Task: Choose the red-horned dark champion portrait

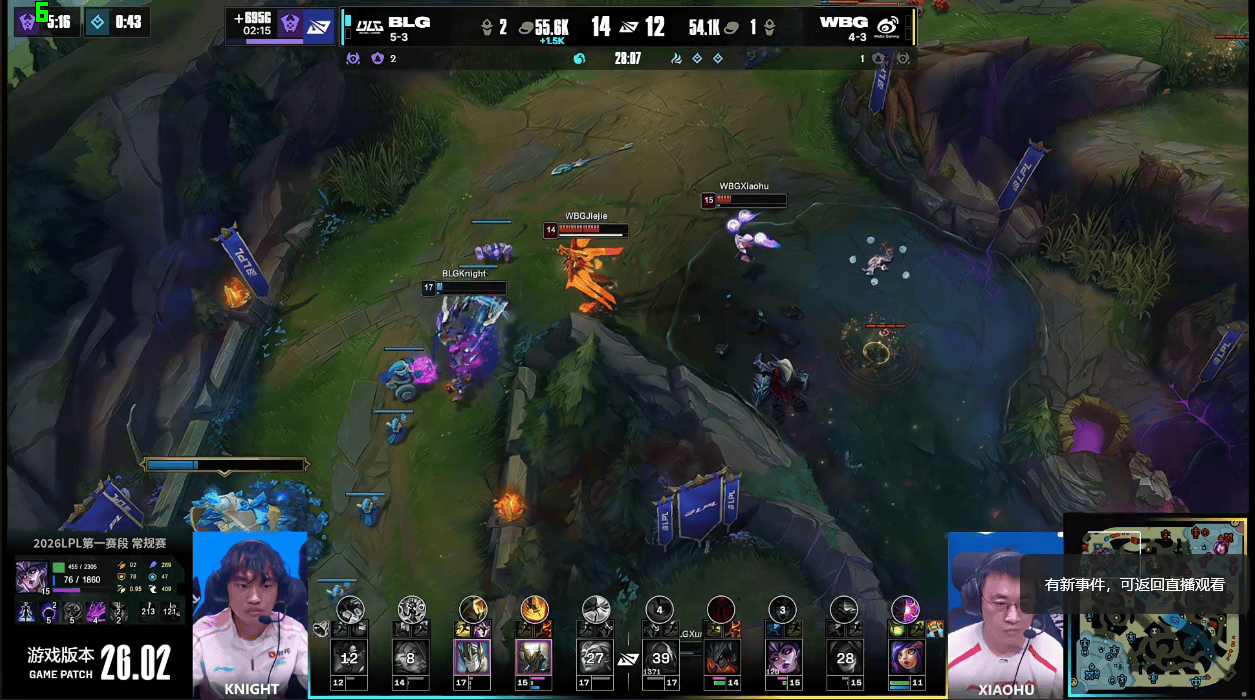Action: pyautogui.click(x=721, y=658)
